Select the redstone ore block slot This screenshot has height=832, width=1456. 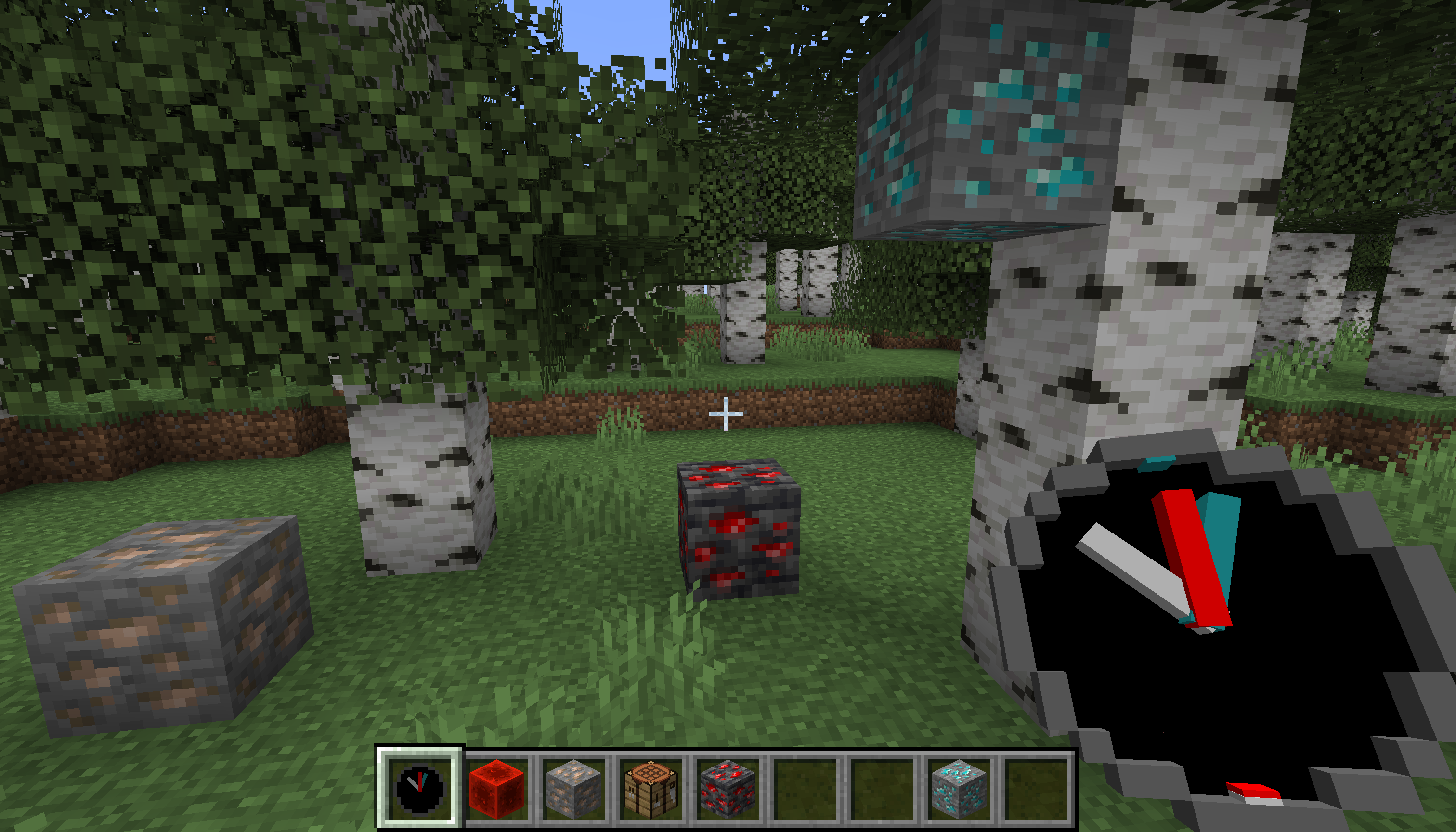pos(728,789)
